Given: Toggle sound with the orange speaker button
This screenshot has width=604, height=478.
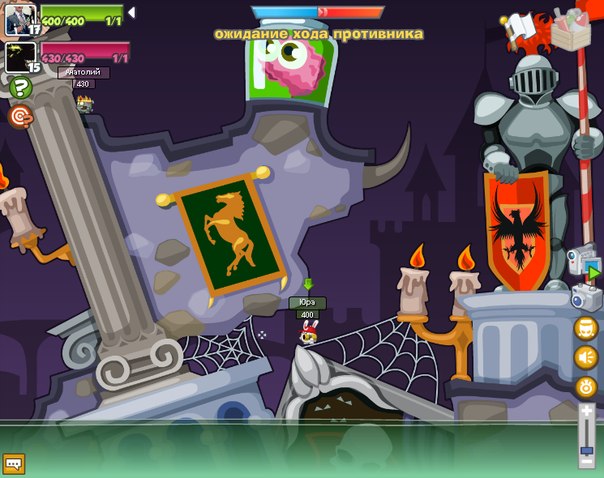Looking at the screenshot, I should point(586,357).
